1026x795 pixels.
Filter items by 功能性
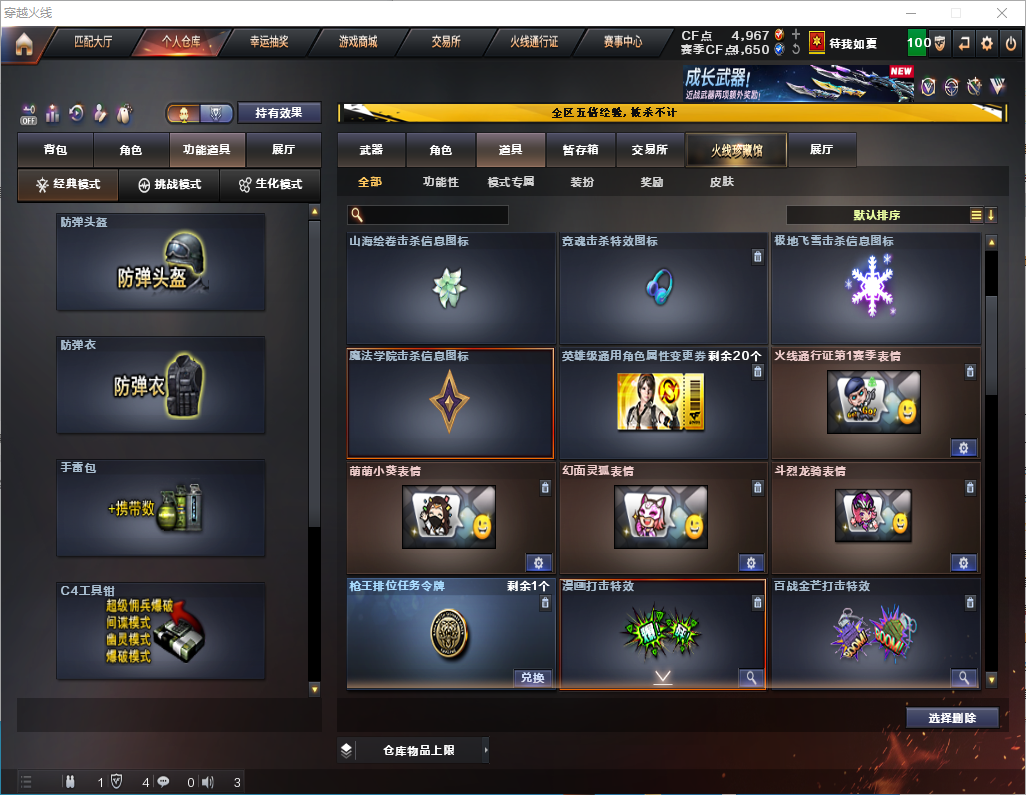pos(440,183)
